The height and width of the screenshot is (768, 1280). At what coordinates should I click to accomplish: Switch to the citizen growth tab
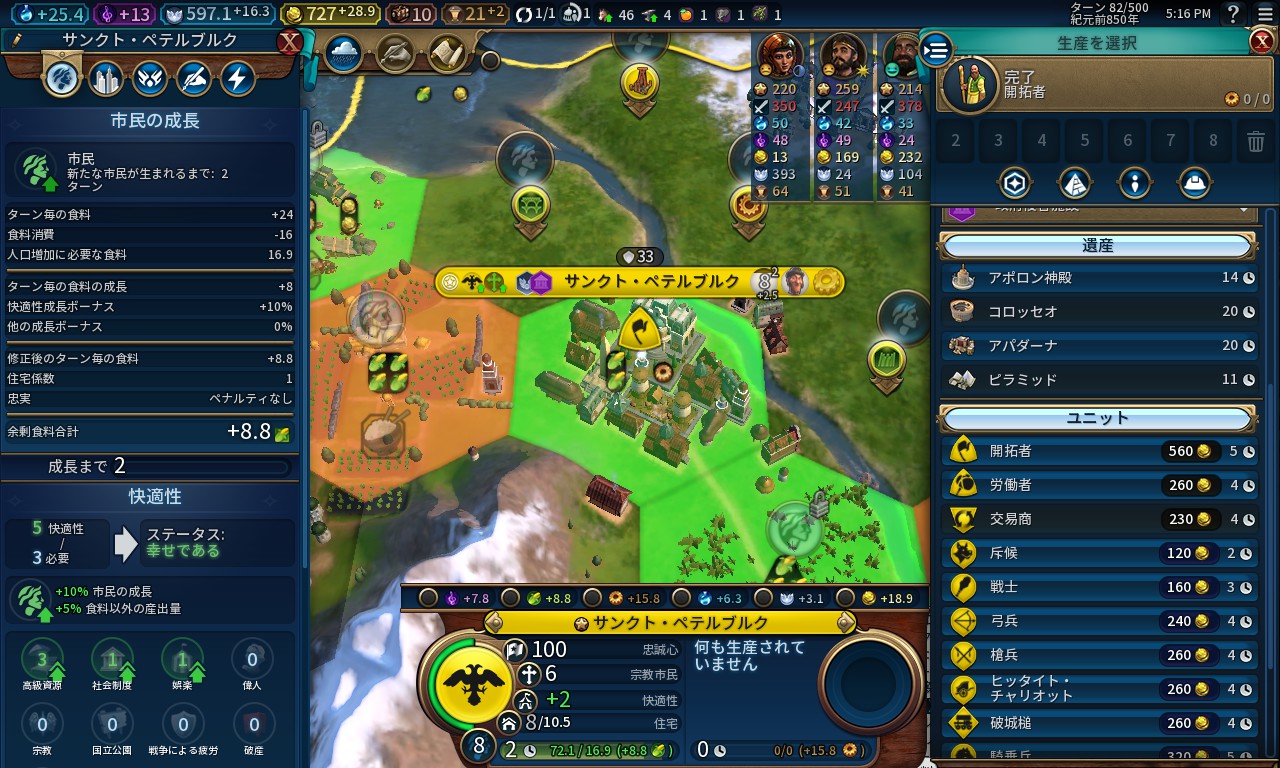[x=62, y=78]
